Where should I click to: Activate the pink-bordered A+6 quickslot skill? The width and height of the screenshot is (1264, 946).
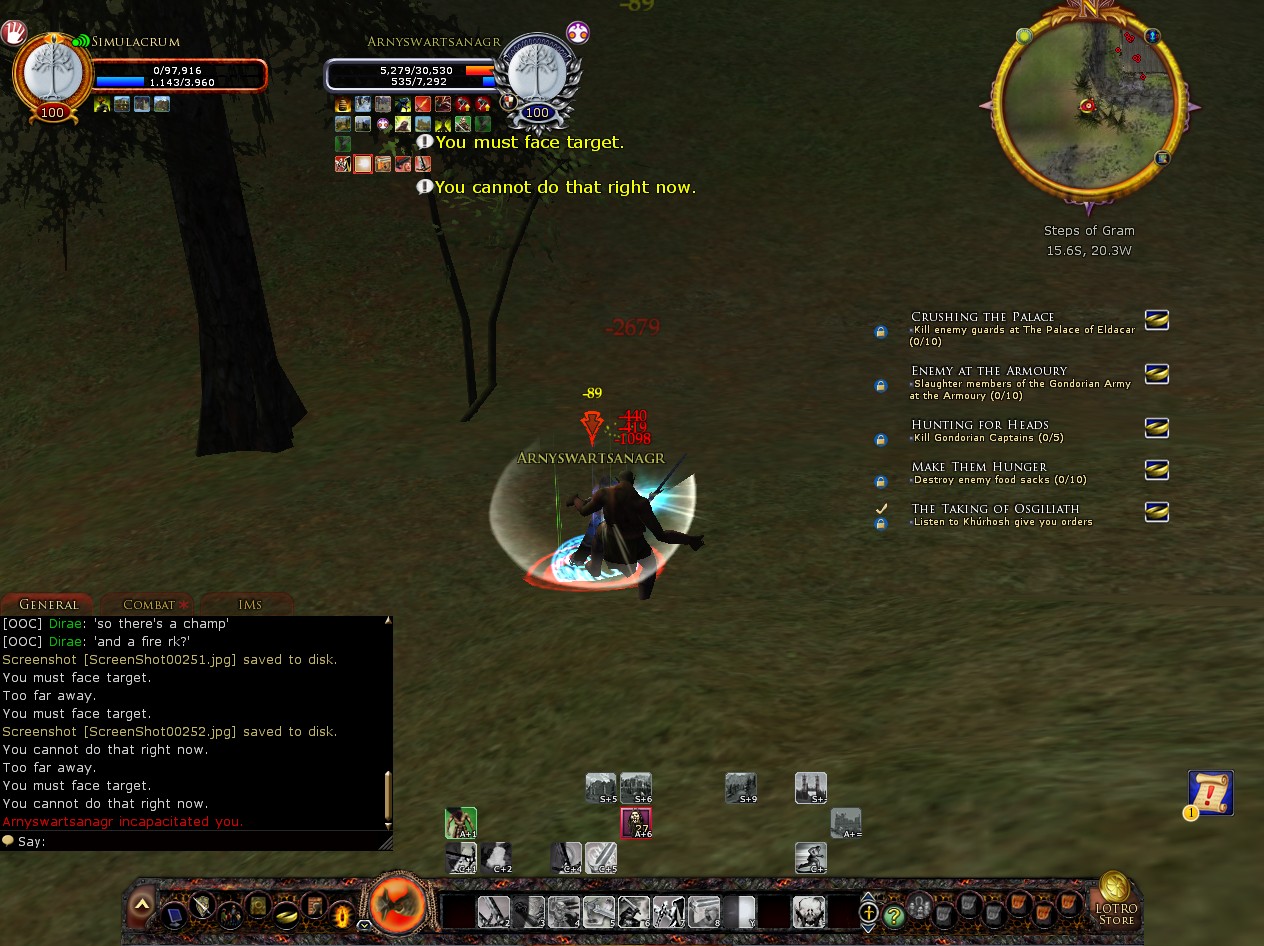pos(636,823)
